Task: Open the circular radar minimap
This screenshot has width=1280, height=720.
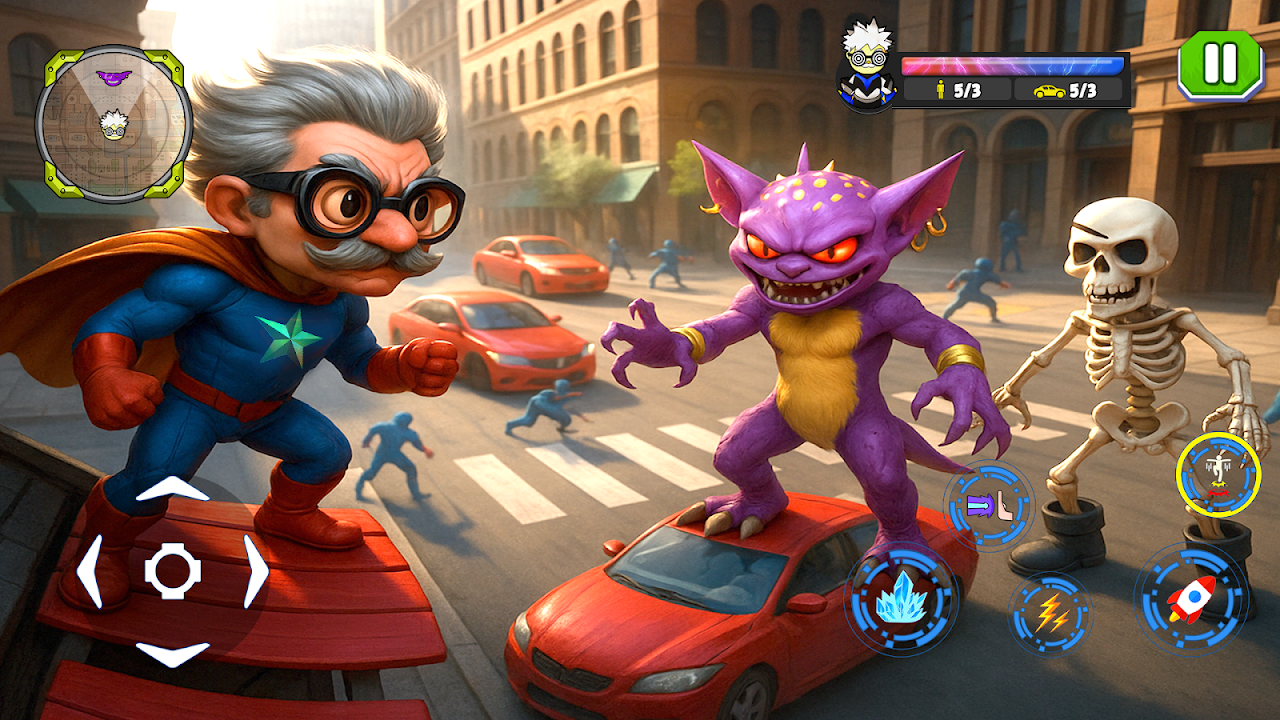Action: point(113,123)
